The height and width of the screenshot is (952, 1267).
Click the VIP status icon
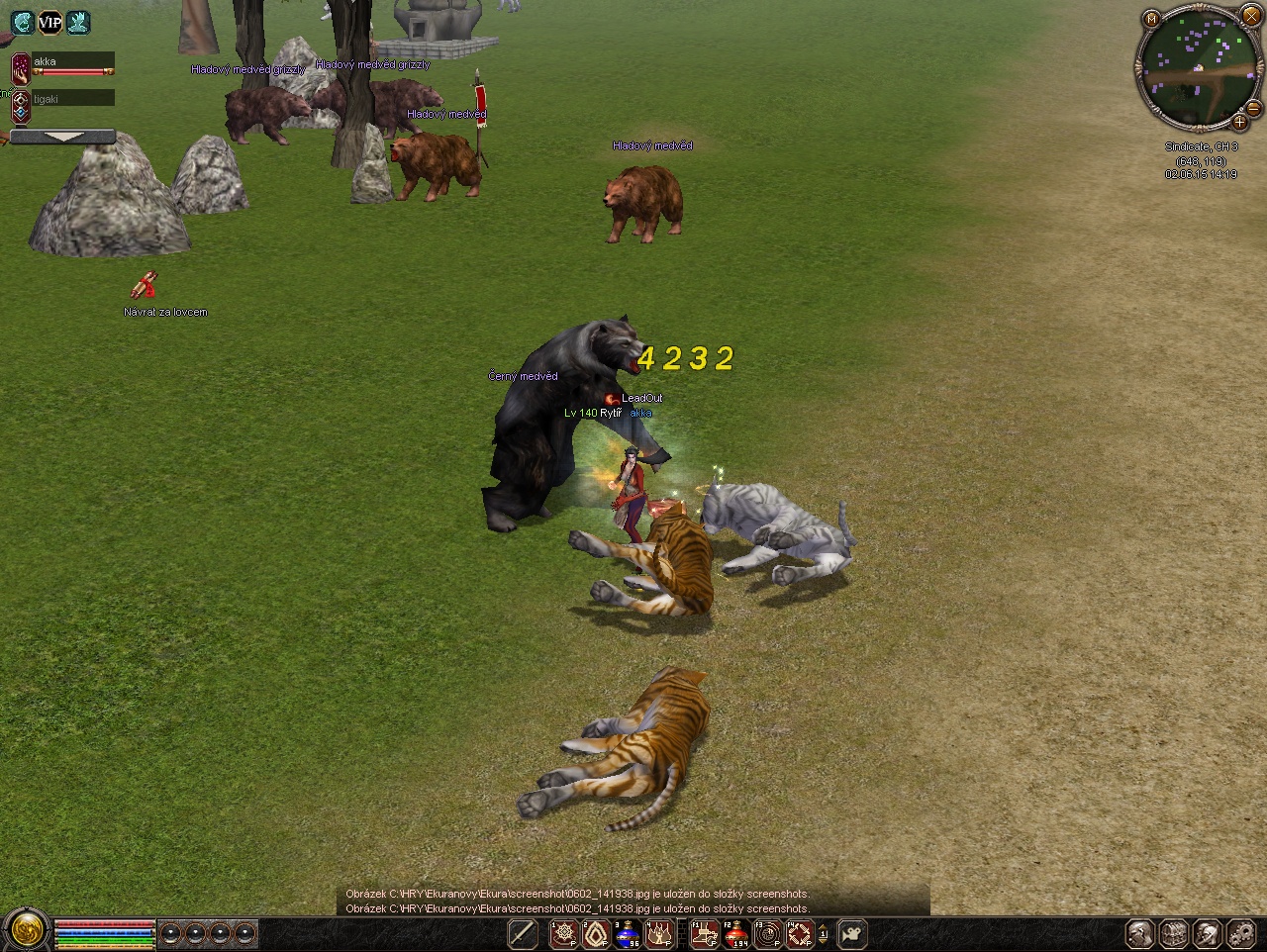tap(49, 22)
